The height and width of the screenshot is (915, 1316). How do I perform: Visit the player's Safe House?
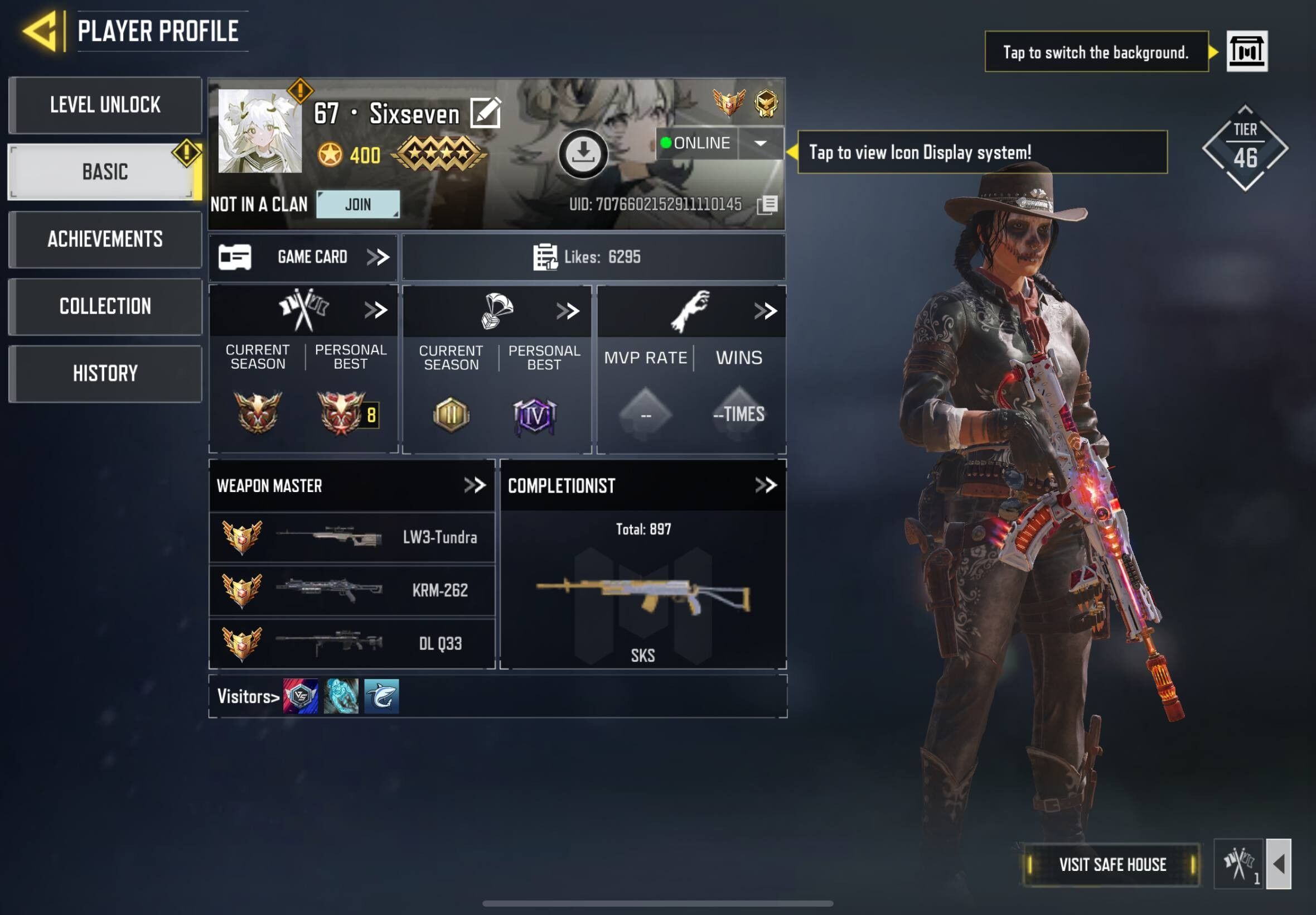pos(1111,865)
